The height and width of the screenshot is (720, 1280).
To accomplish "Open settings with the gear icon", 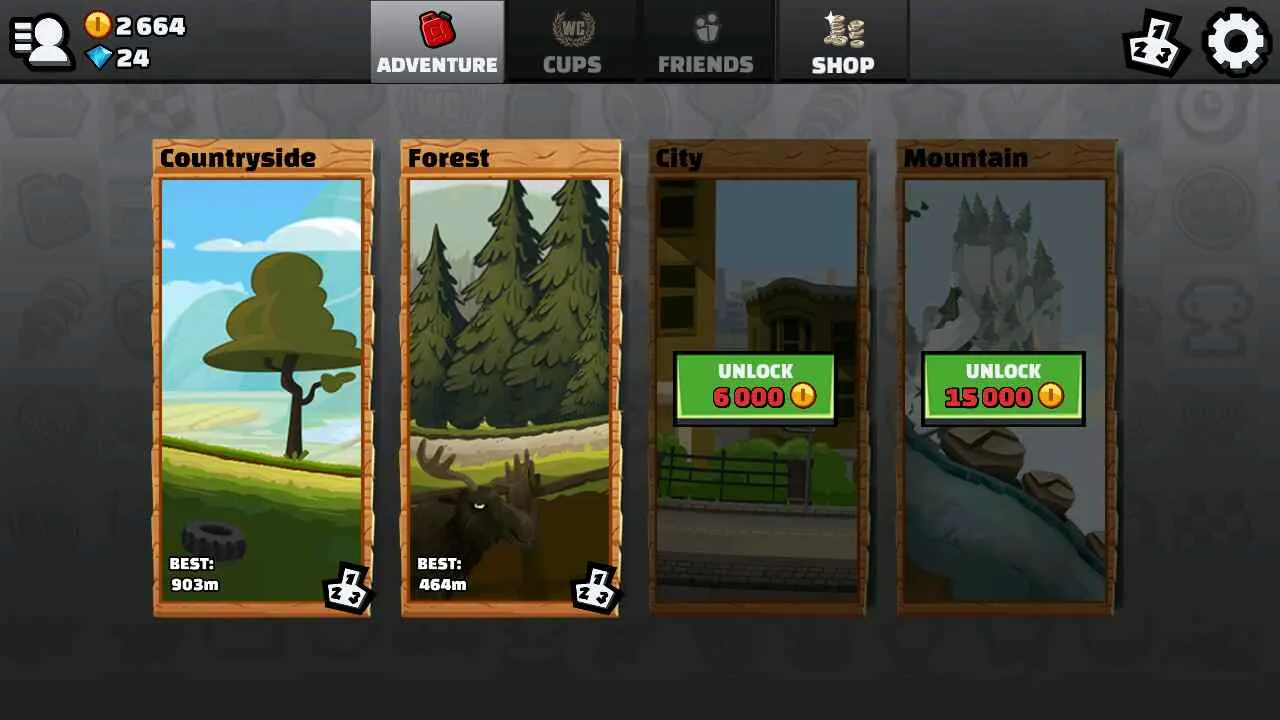I will click(x=1236, y=42).
